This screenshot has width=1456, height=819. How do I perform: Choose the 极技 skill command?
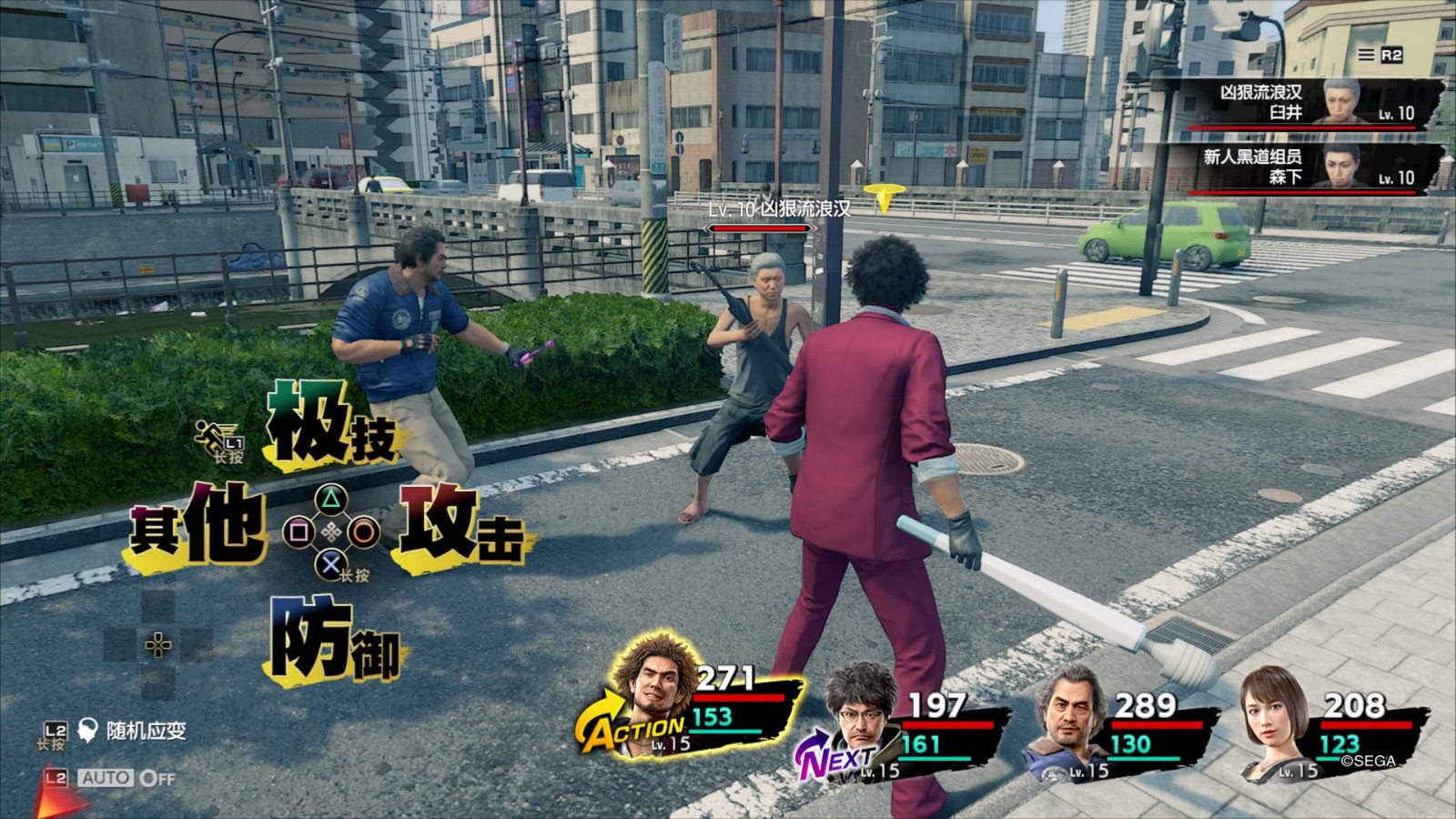(332, 426)
